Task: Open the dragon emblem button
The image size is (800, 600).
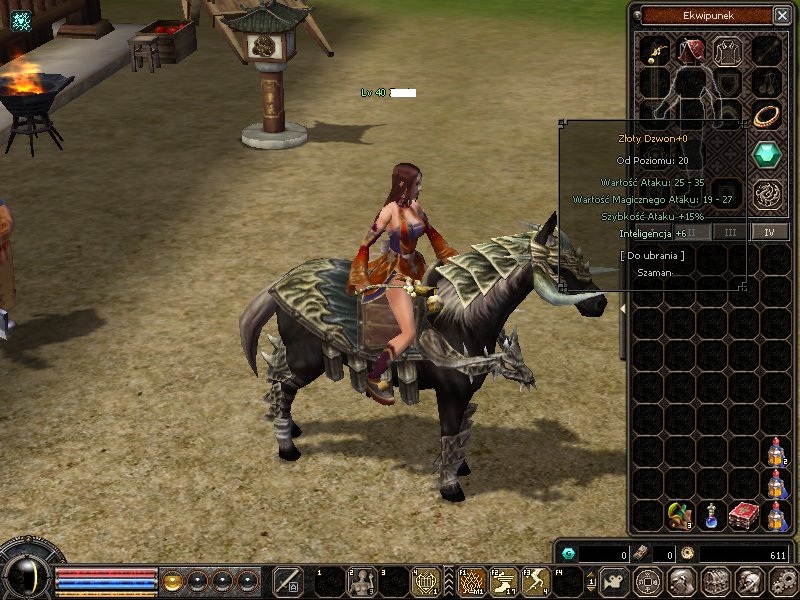Action: pos(767,191)
